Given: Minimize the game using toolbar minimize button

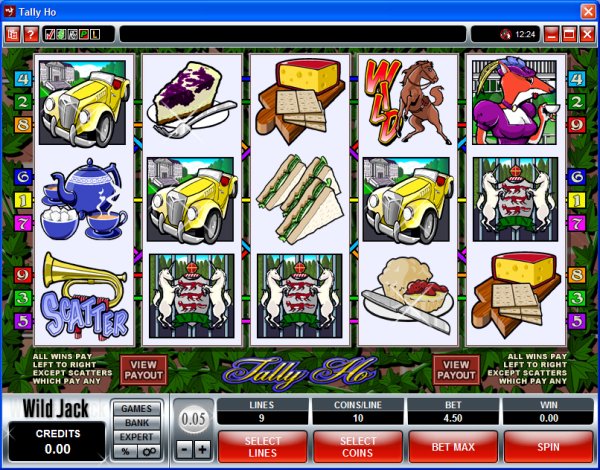Looking at the screenshot, I should tap(549, 34).
